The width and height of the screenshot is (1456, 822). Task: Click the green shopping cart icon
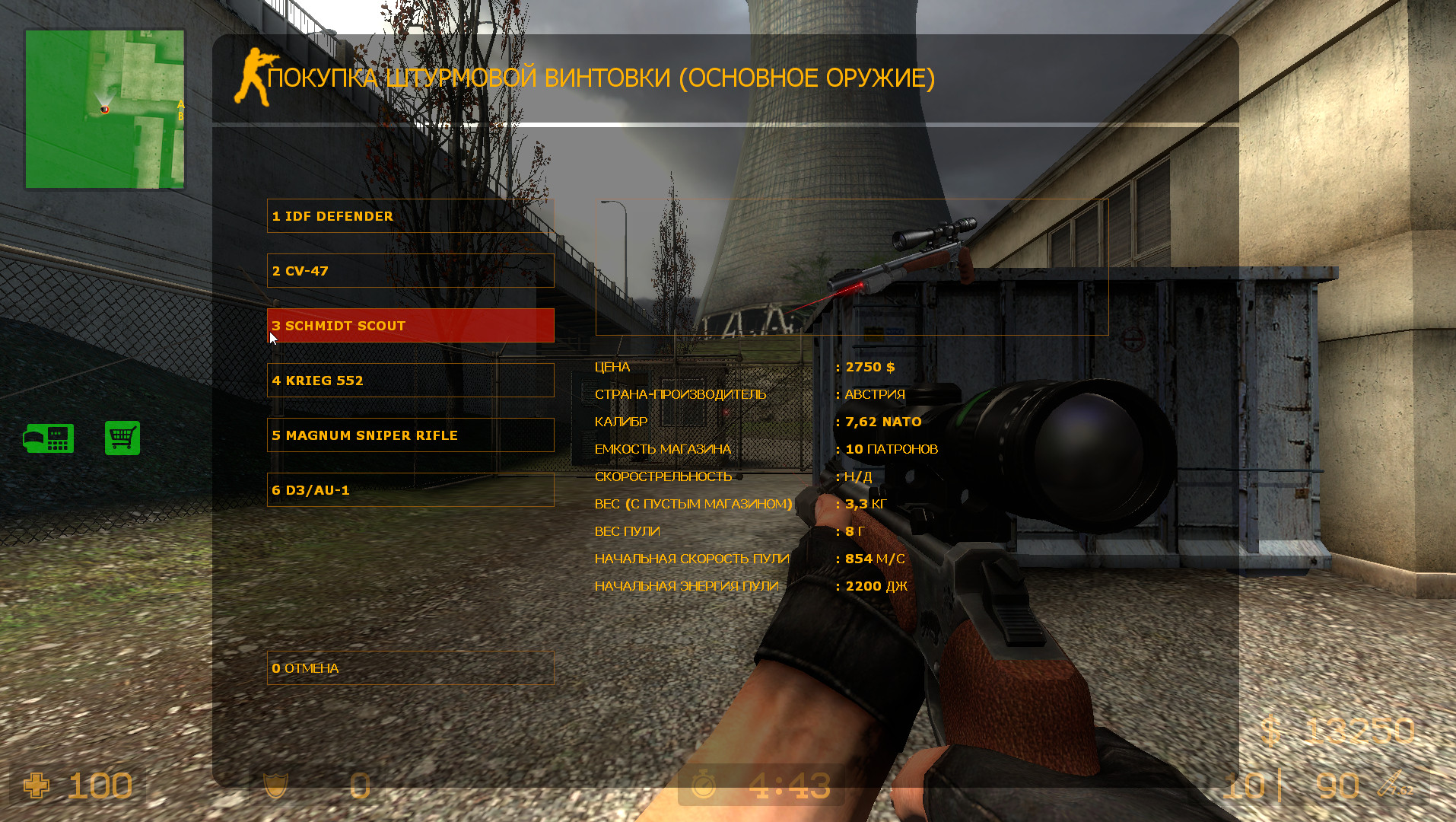tap(122, 439)
